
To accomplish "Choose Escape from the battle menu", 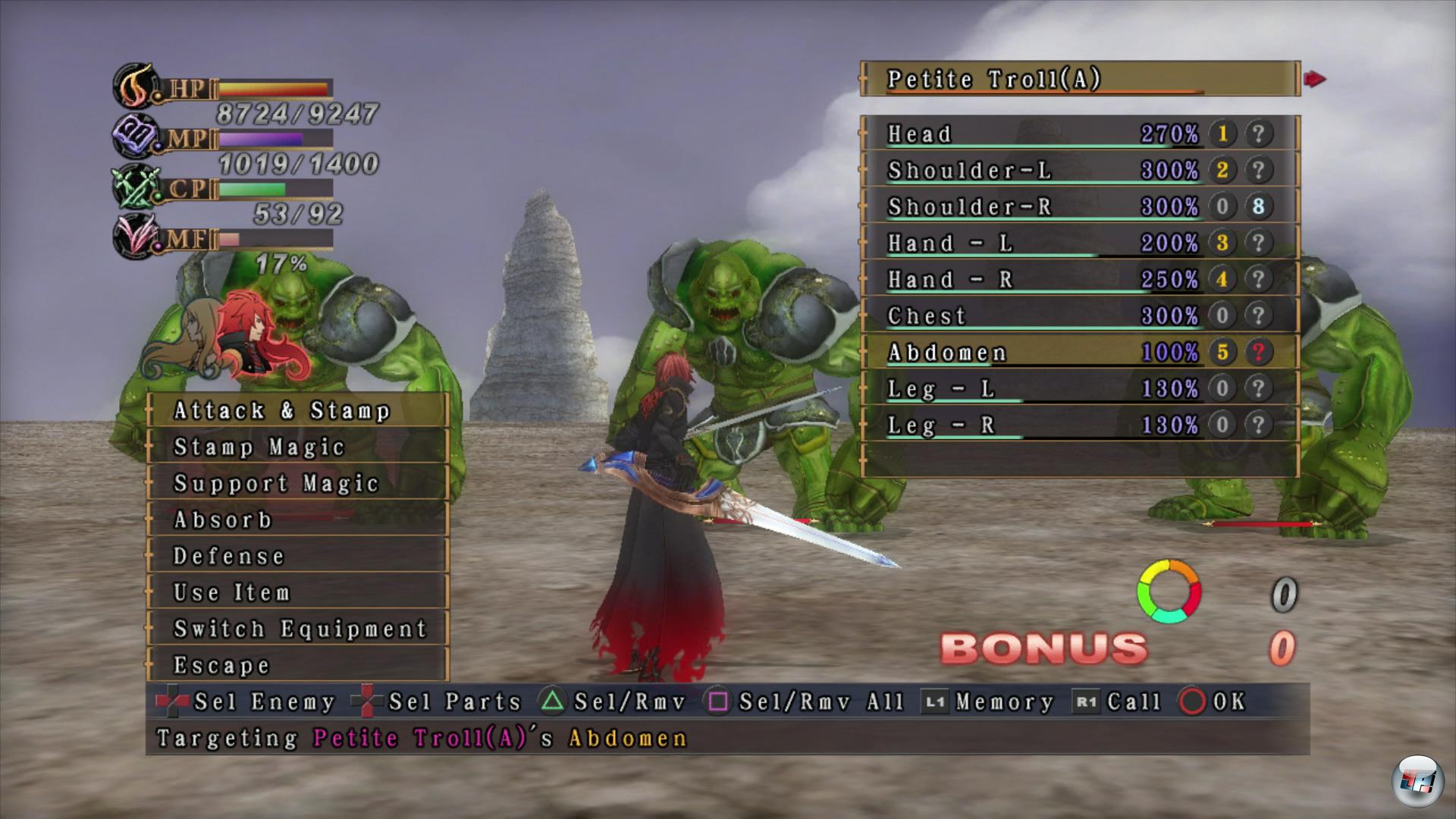I will [297, 665].
